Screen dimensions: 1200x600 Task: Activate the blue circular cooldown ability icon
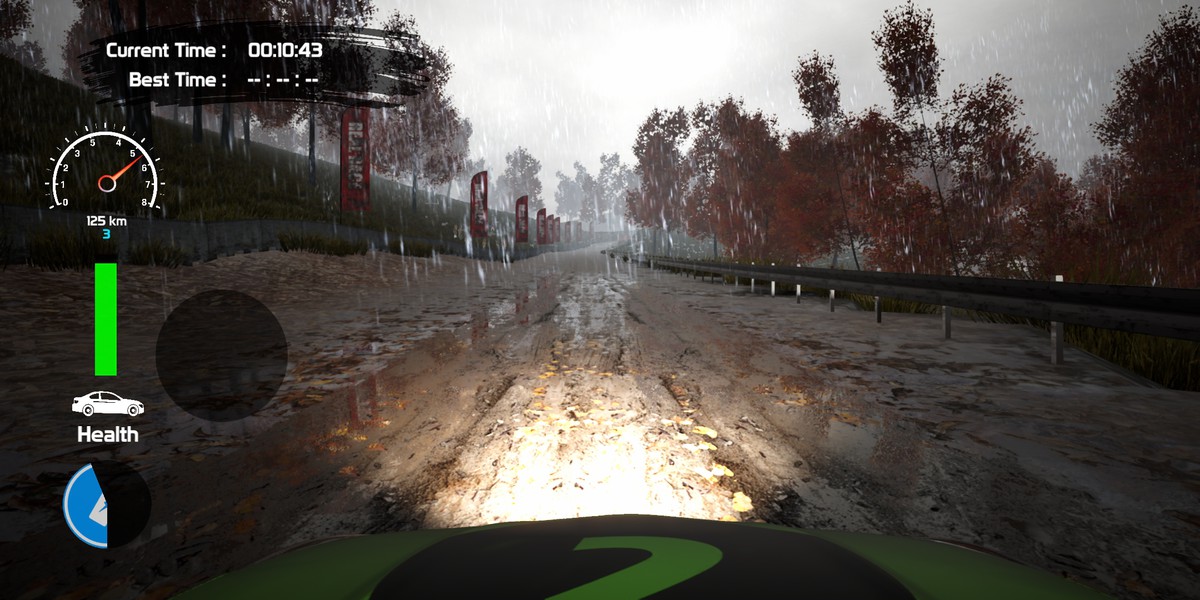[x=107, y=505]
